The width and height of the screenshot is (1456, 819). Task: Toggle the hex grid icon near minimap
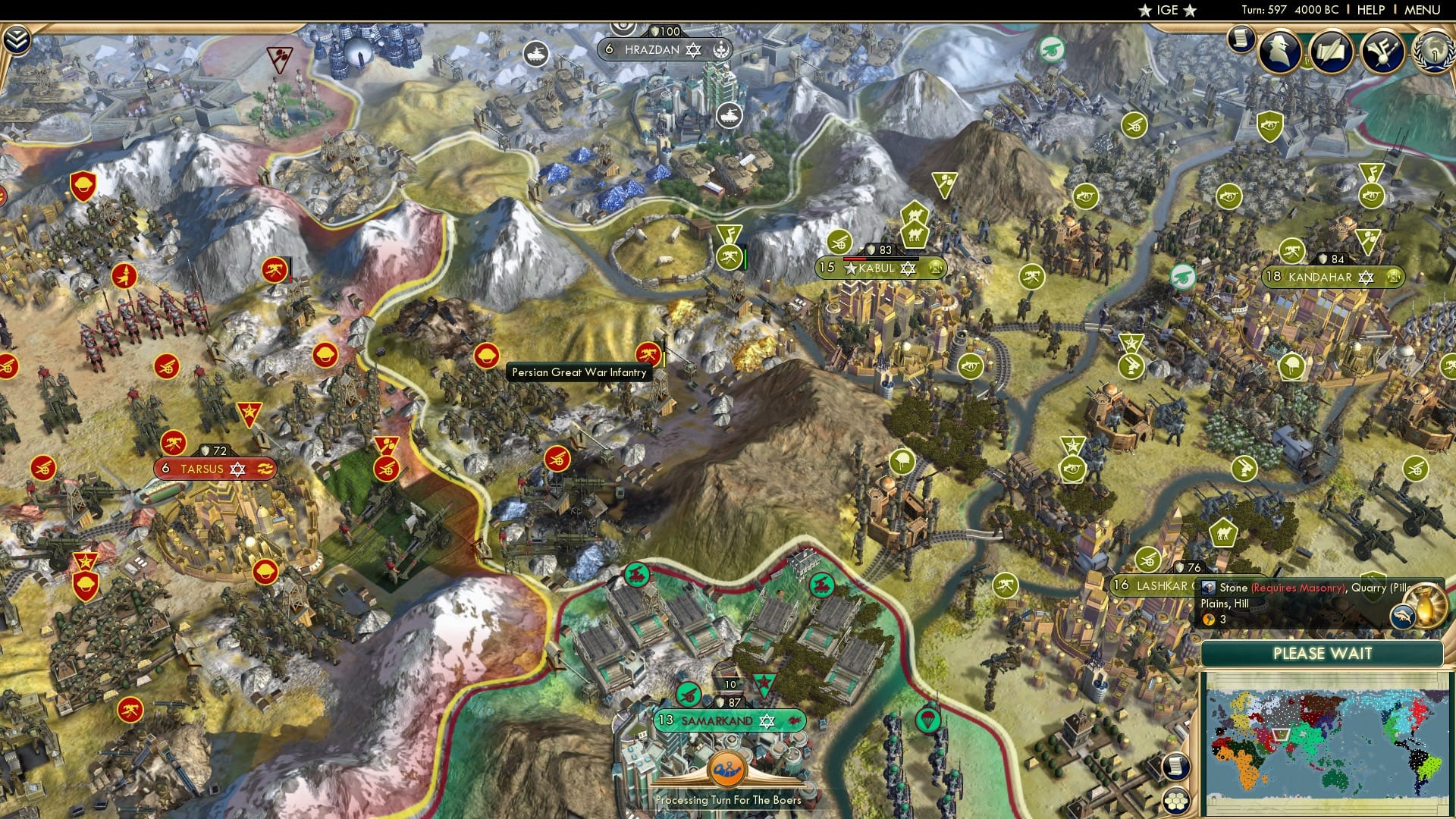1176,801
